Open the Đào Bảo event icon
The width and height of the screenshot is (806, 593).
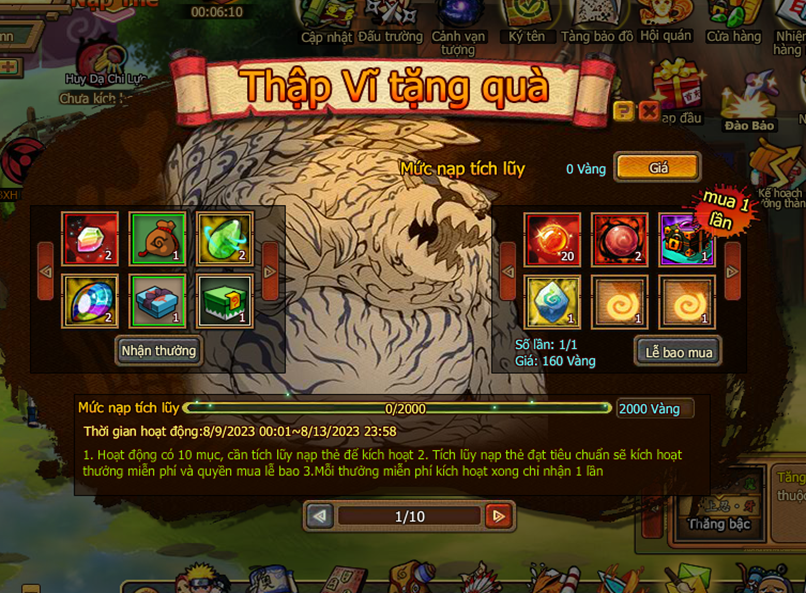pyautogui.click(x=749, y=110)
